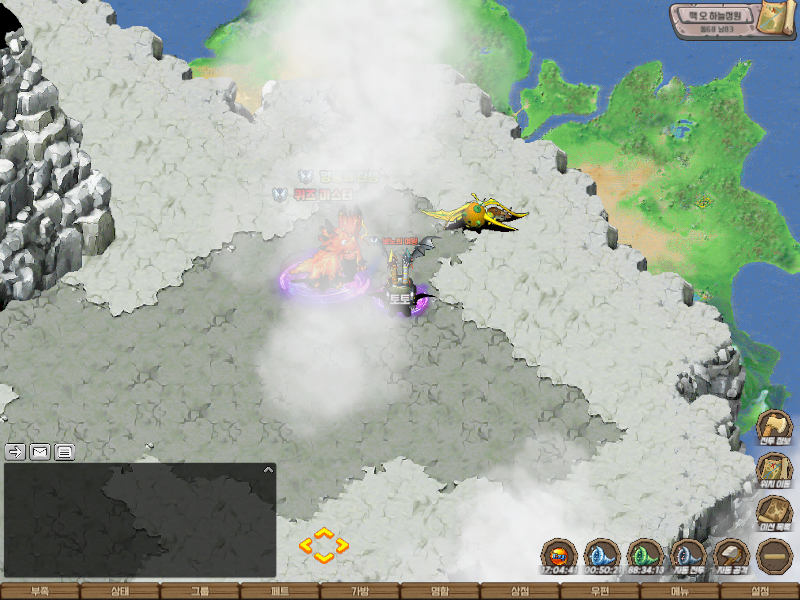Open the 가방 bag menu
The image size is (800, 600).
click(x=360, y=591)
